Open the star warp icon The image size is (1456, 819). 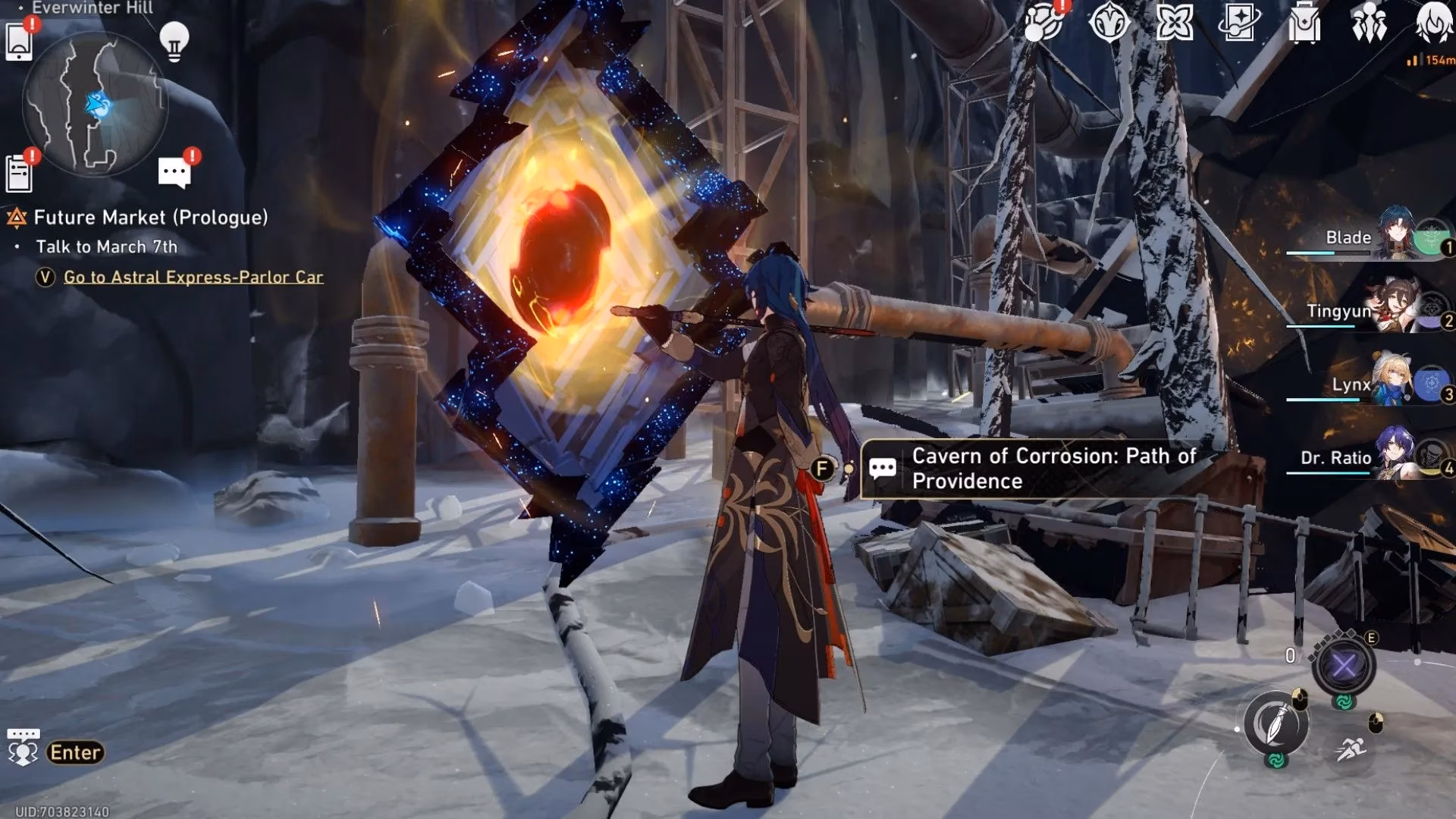tap(1239, 23)
